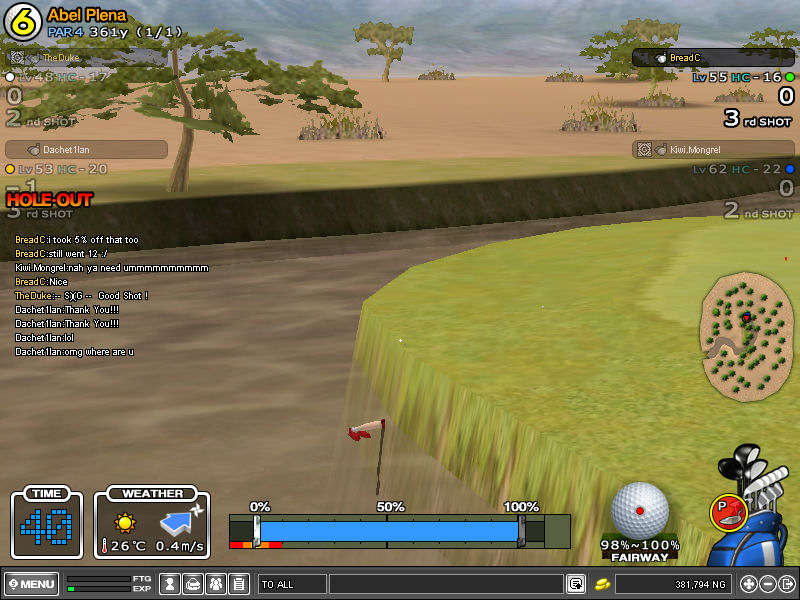Select player TheDuke's name panel
Viewport: 800px width, 600px height.
(86, 58)
